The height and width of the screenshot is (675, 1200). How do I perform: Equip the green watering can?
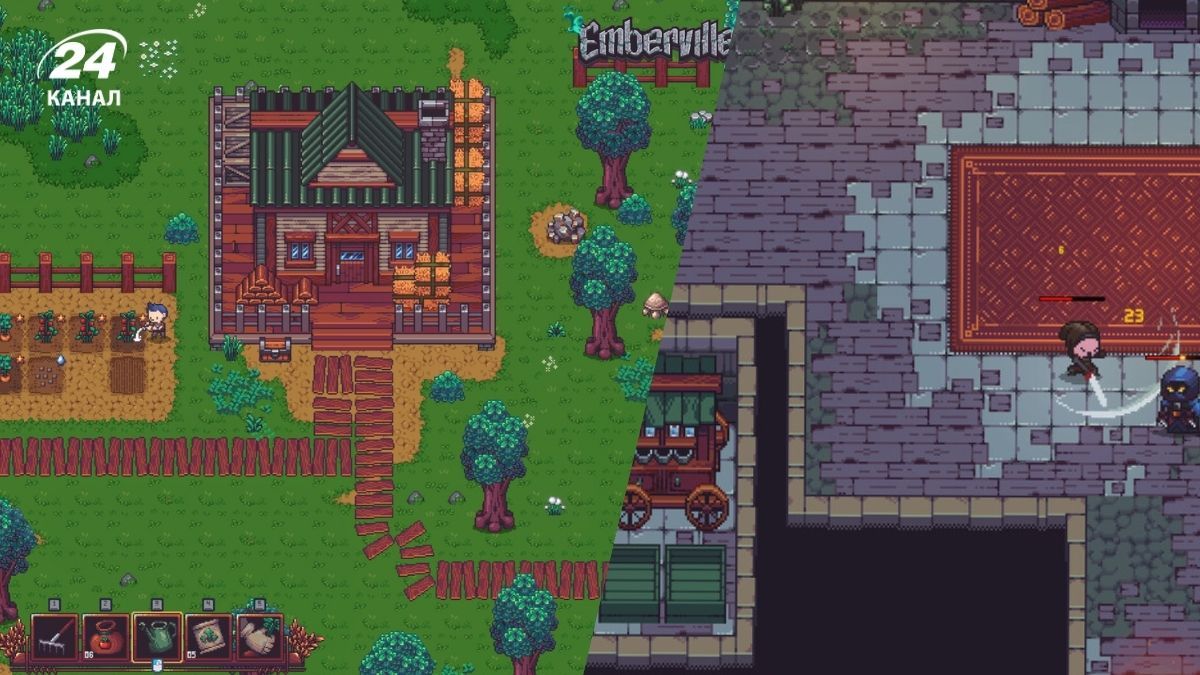[157, 637]
